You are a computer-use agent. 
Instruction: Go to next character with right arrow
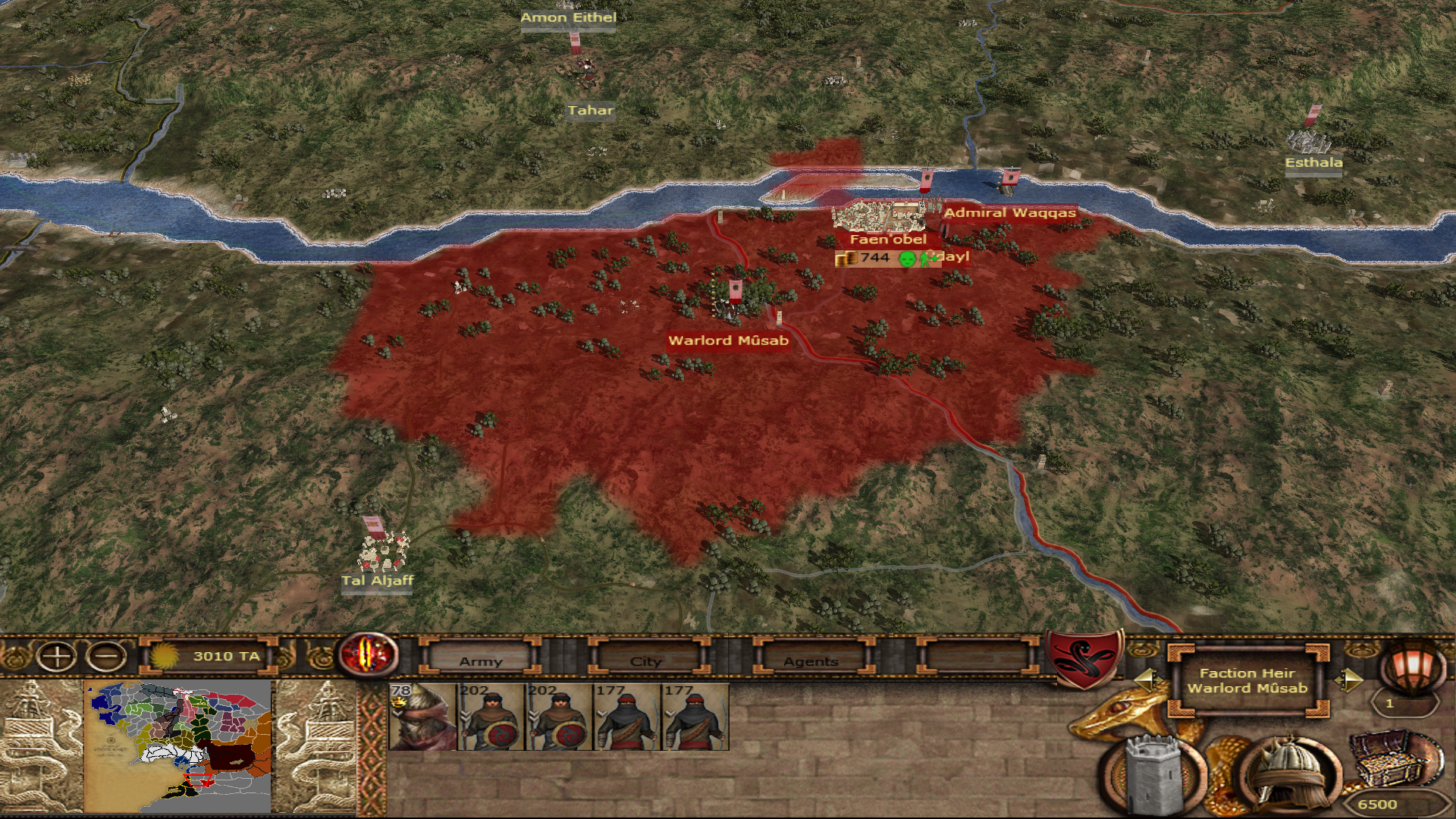(x=1348, y=679)
